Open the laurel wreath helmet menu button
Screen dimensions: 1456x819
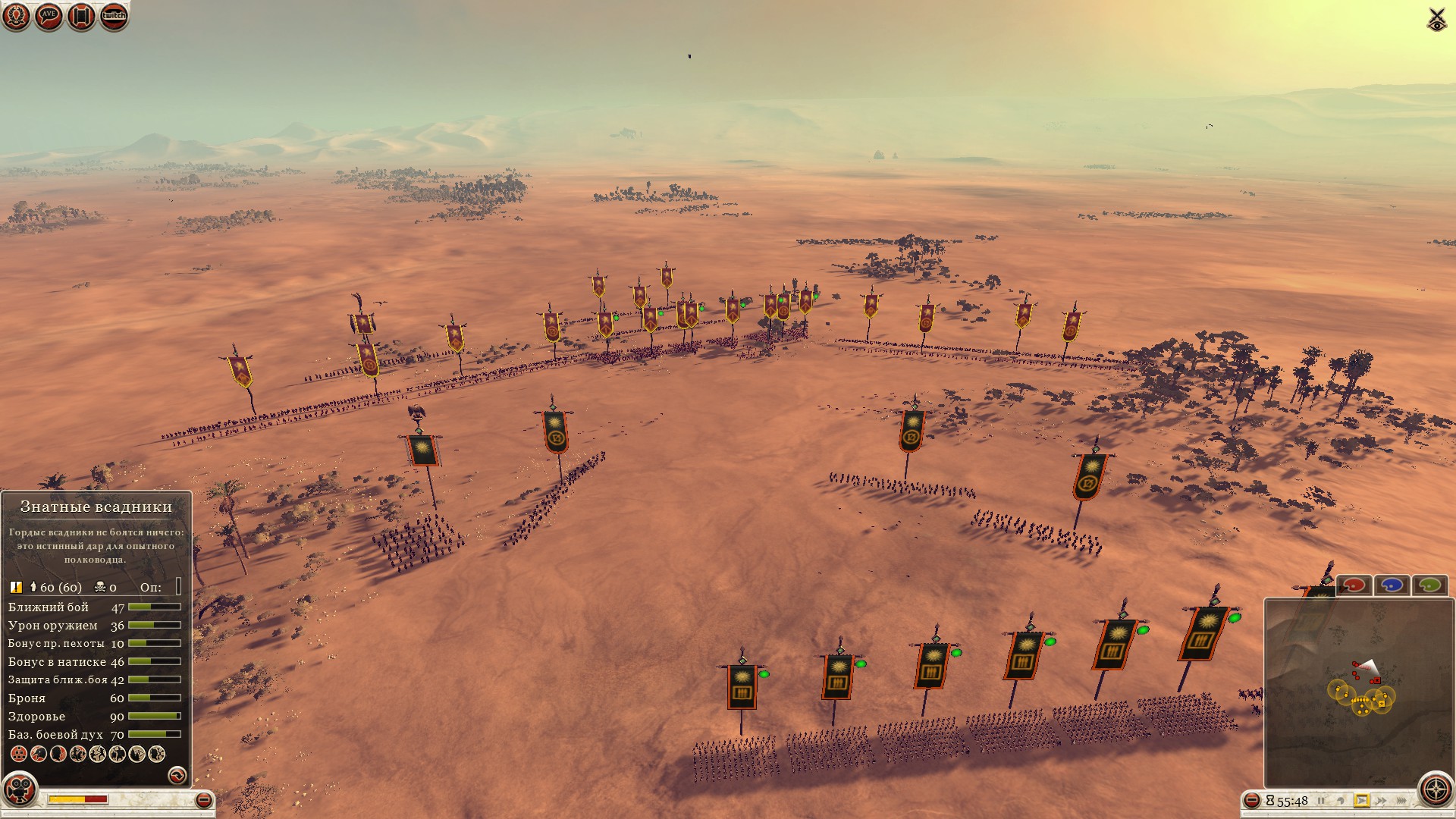click(x=16, y=16)
